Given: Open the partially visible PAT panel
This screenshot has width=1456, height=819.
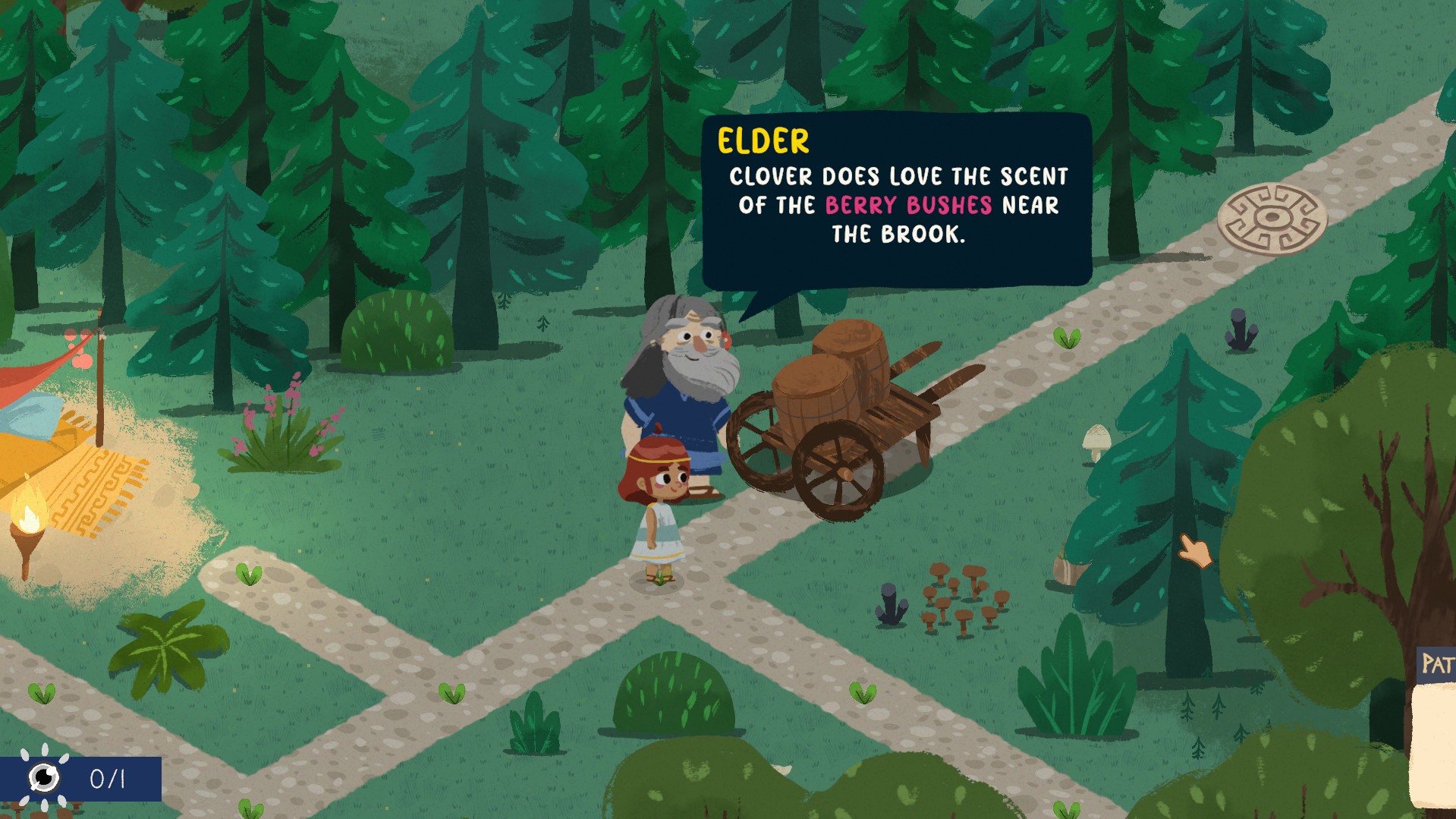Looking at the screenshot, I should pyautogui.click(x=1436, y=666).
